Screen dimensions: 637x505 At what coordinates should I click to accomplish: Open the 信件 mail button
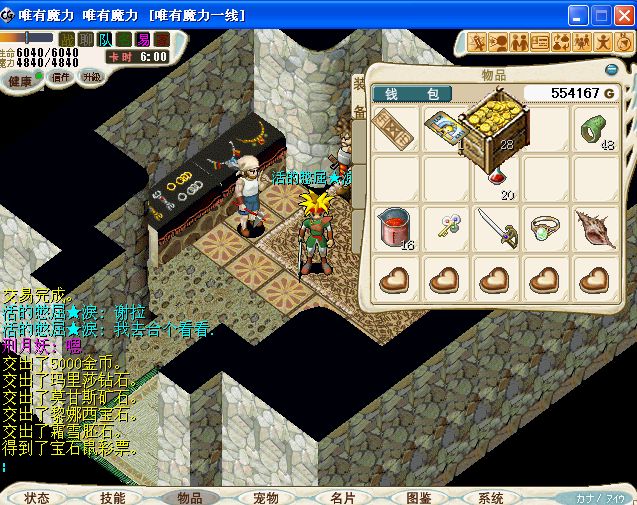click(62, 78)
